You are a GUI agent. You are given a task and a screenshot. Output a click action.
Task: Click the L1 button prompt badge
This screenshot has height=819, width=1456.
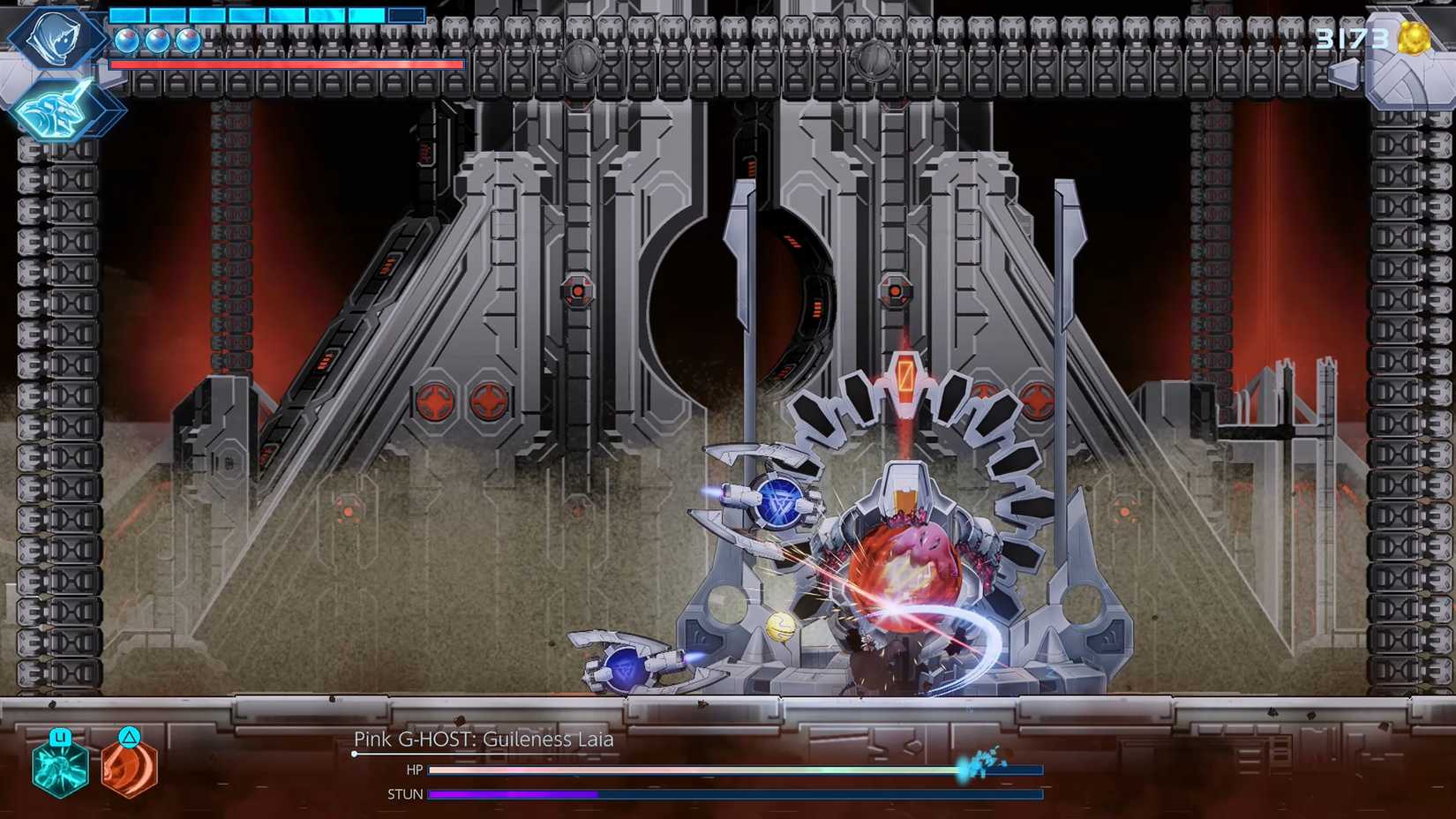click(x=58, y=735)
